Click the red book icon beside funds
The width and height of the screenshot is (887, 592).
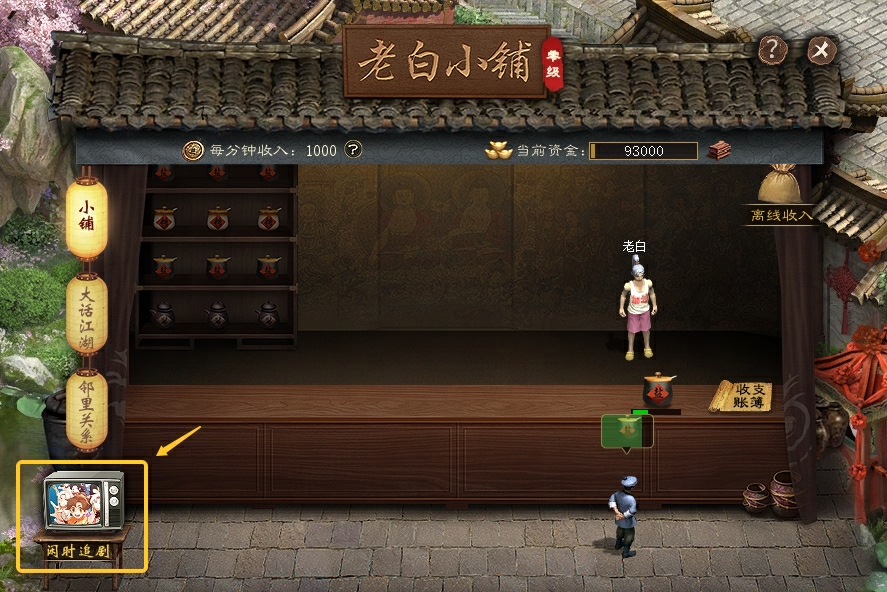(x=719, y=151)
